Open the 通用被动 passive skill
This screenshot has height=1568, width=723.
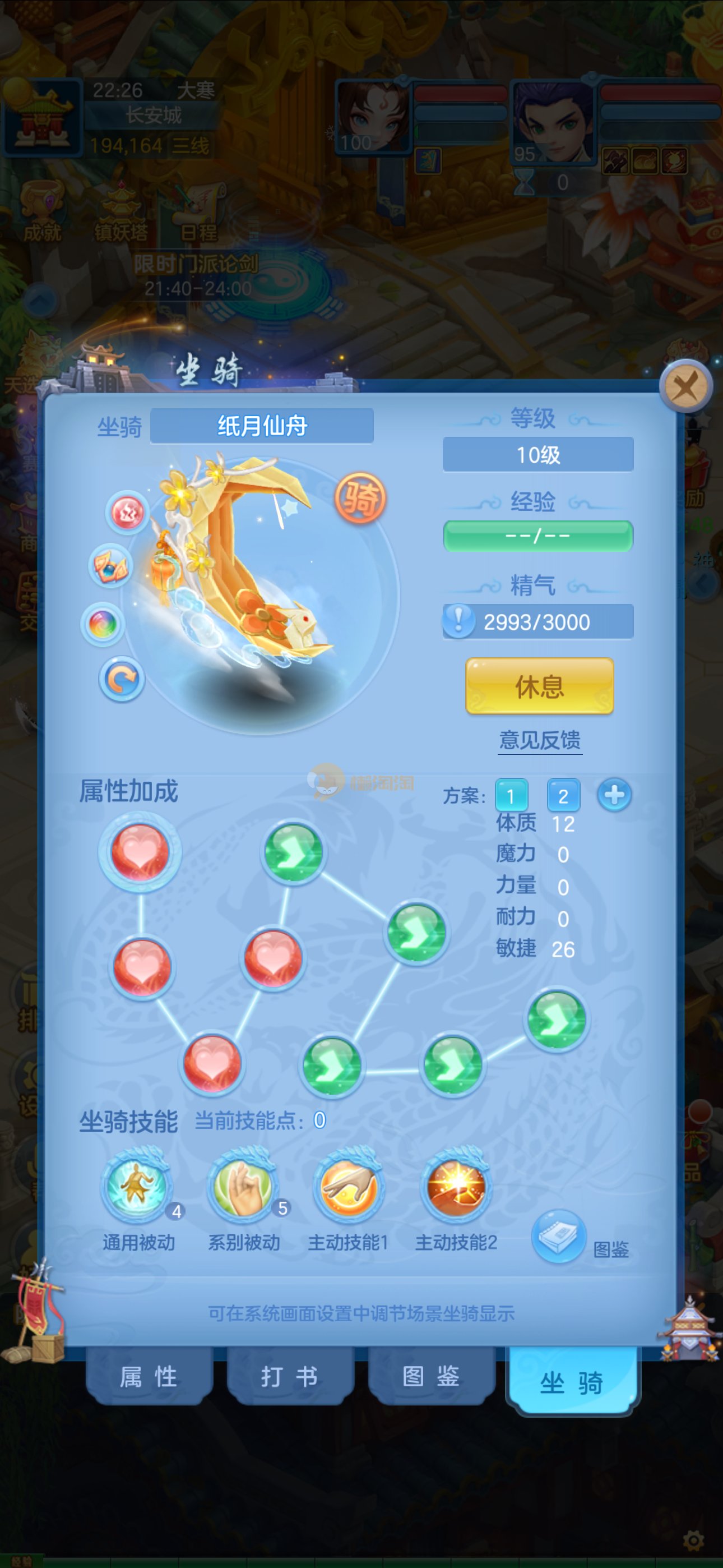[x=137, y=1186]
